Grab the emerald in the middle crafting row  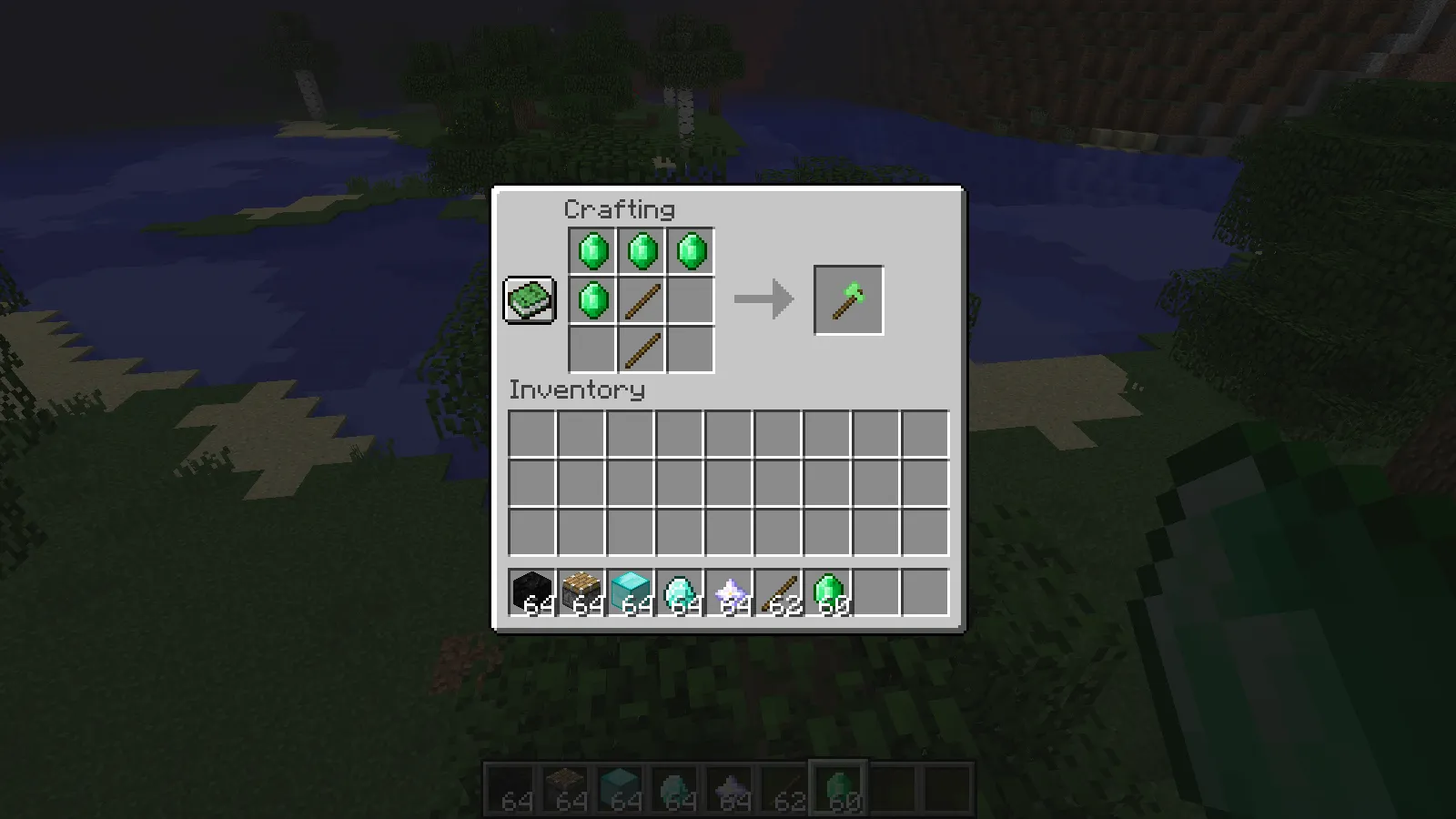pos(591,299)
